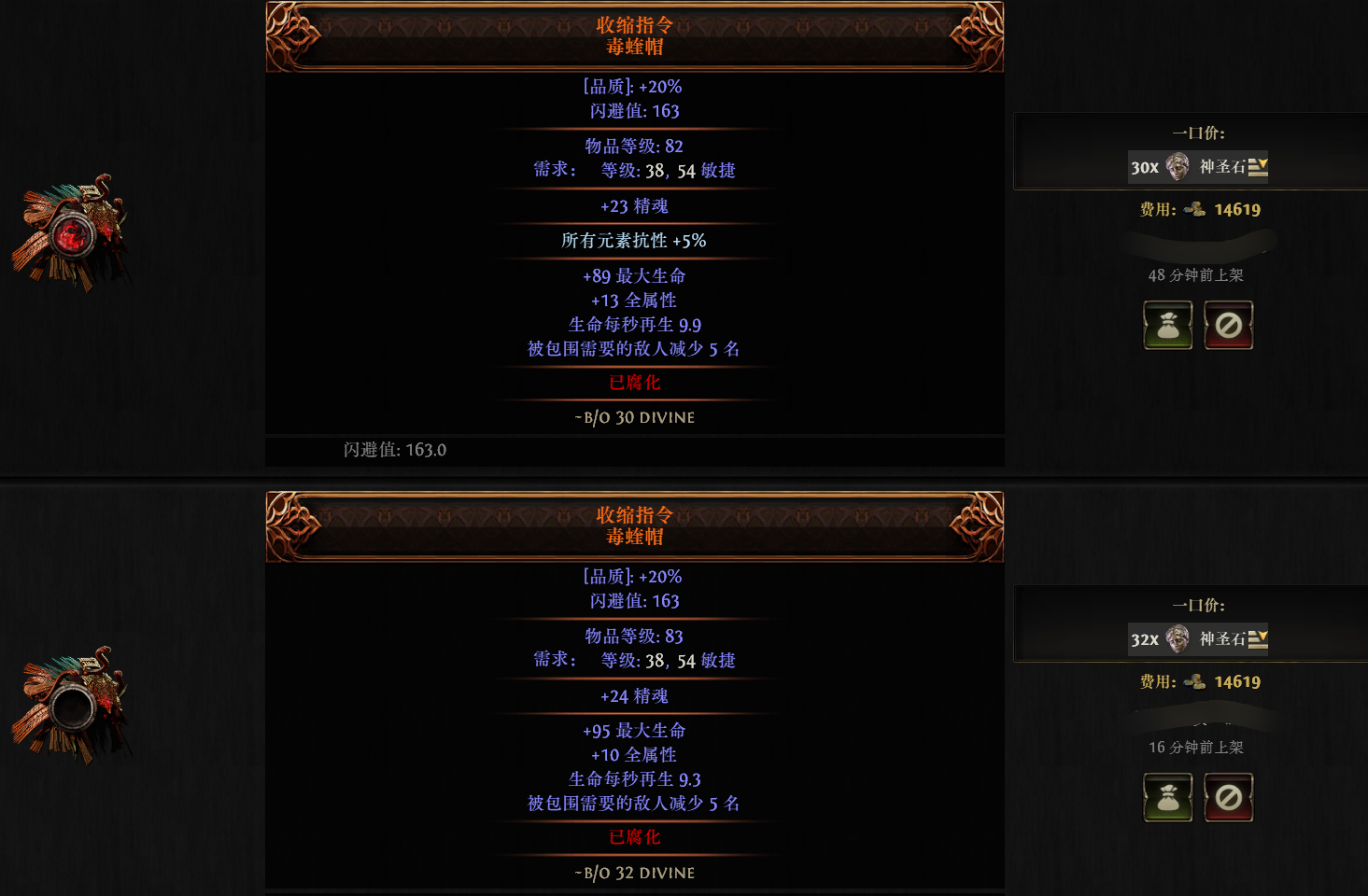Click the ~B/O 32 DIVINE text line

tap(635, 872)
